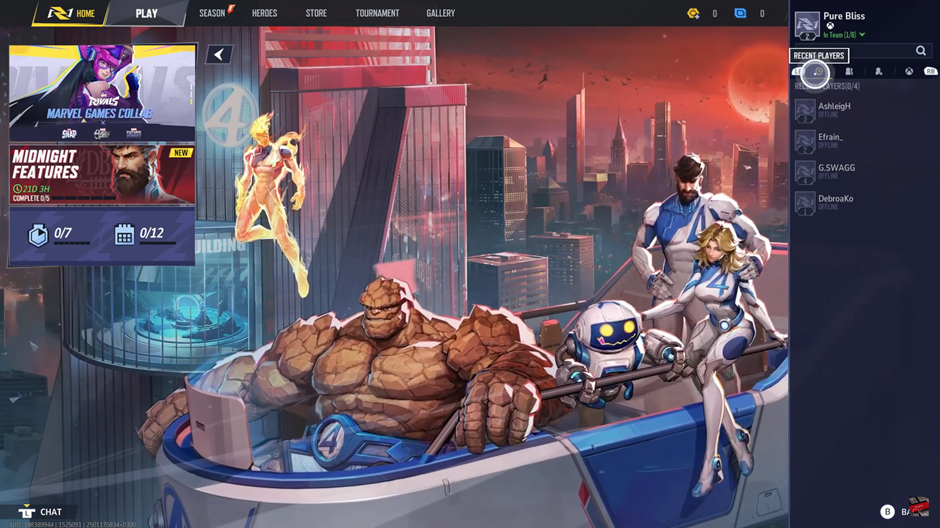Collapse the event panel with the arrow button
The height and width of the screenshot is (528, 940).
[219, 55]
